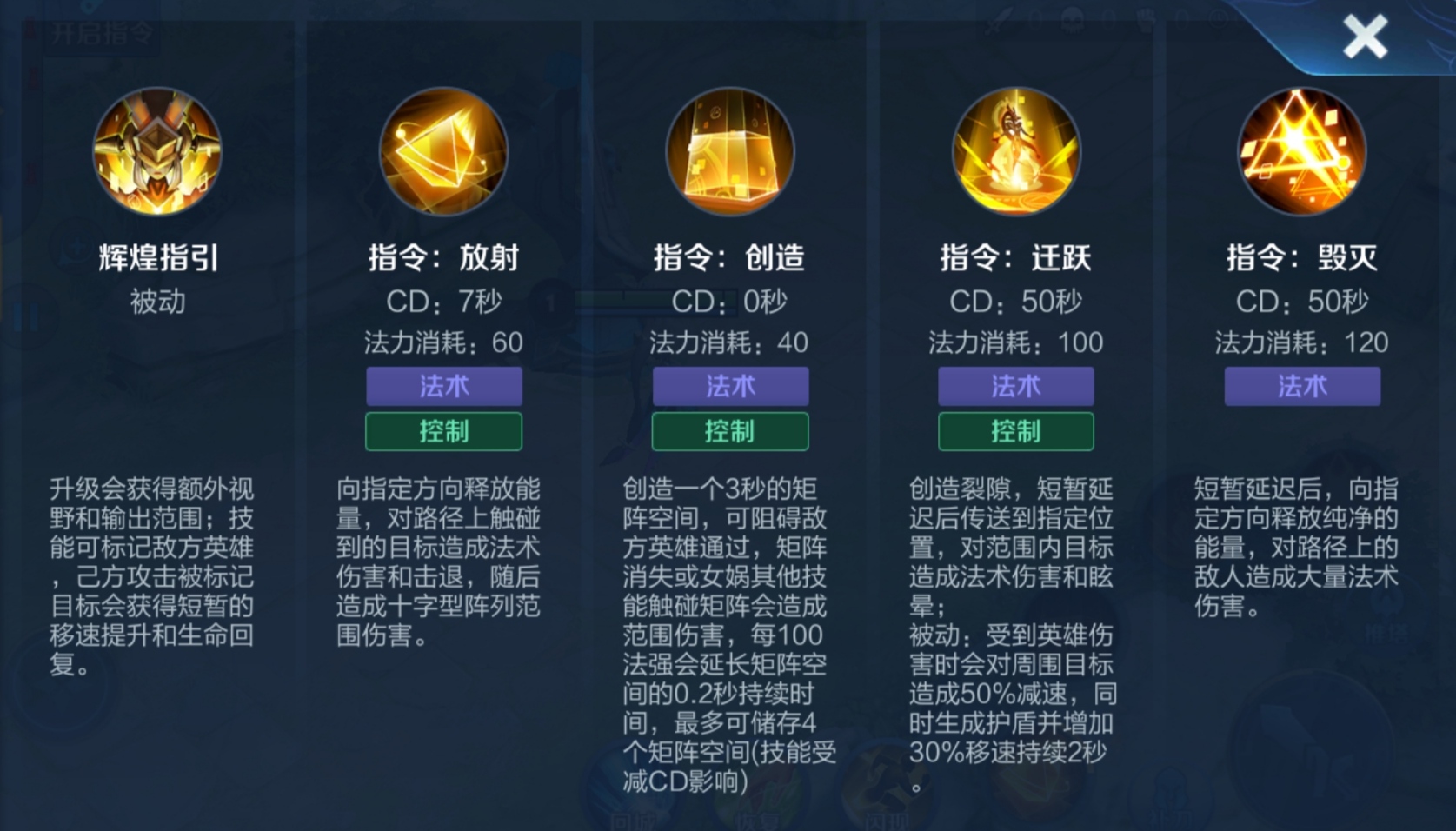Select the 指令：迁跃 skill icon
This screenshot has height=831, width=1456.
coord(1014,151)
